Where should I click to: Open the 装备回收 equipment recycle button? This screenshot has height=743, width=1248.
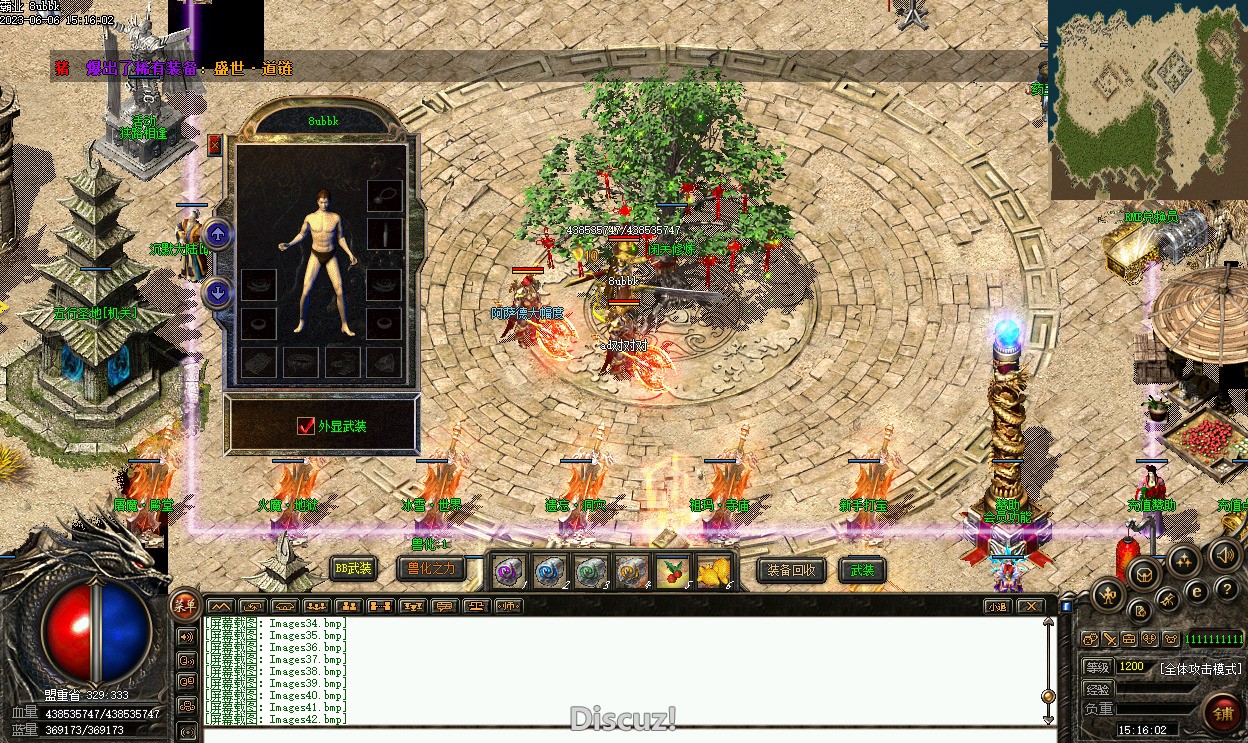[792, 570]
